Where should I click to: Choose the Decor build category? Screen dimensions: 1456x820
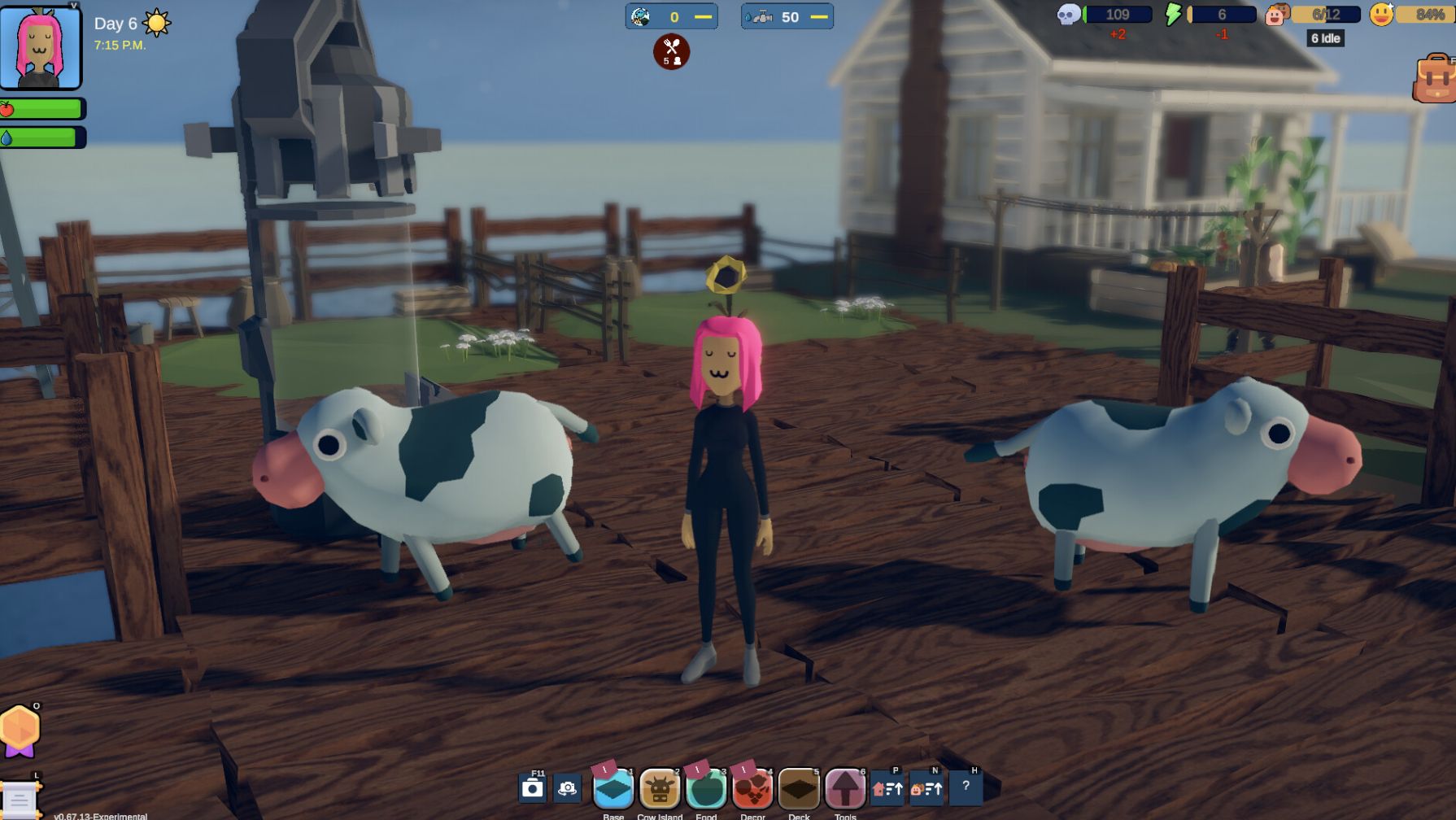point(752,788)
